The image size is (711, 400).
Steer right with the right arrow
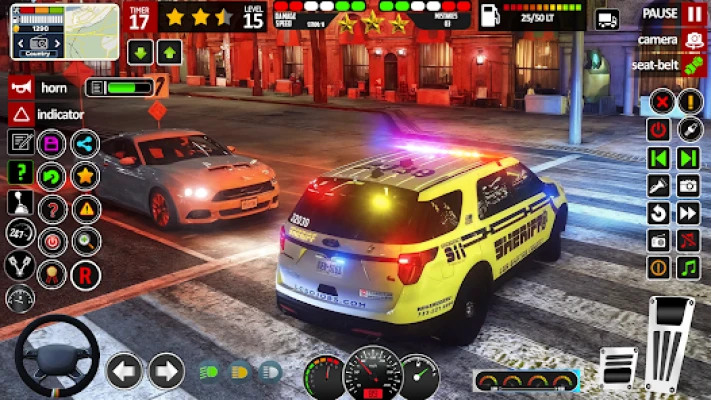[x=166, y=371]
